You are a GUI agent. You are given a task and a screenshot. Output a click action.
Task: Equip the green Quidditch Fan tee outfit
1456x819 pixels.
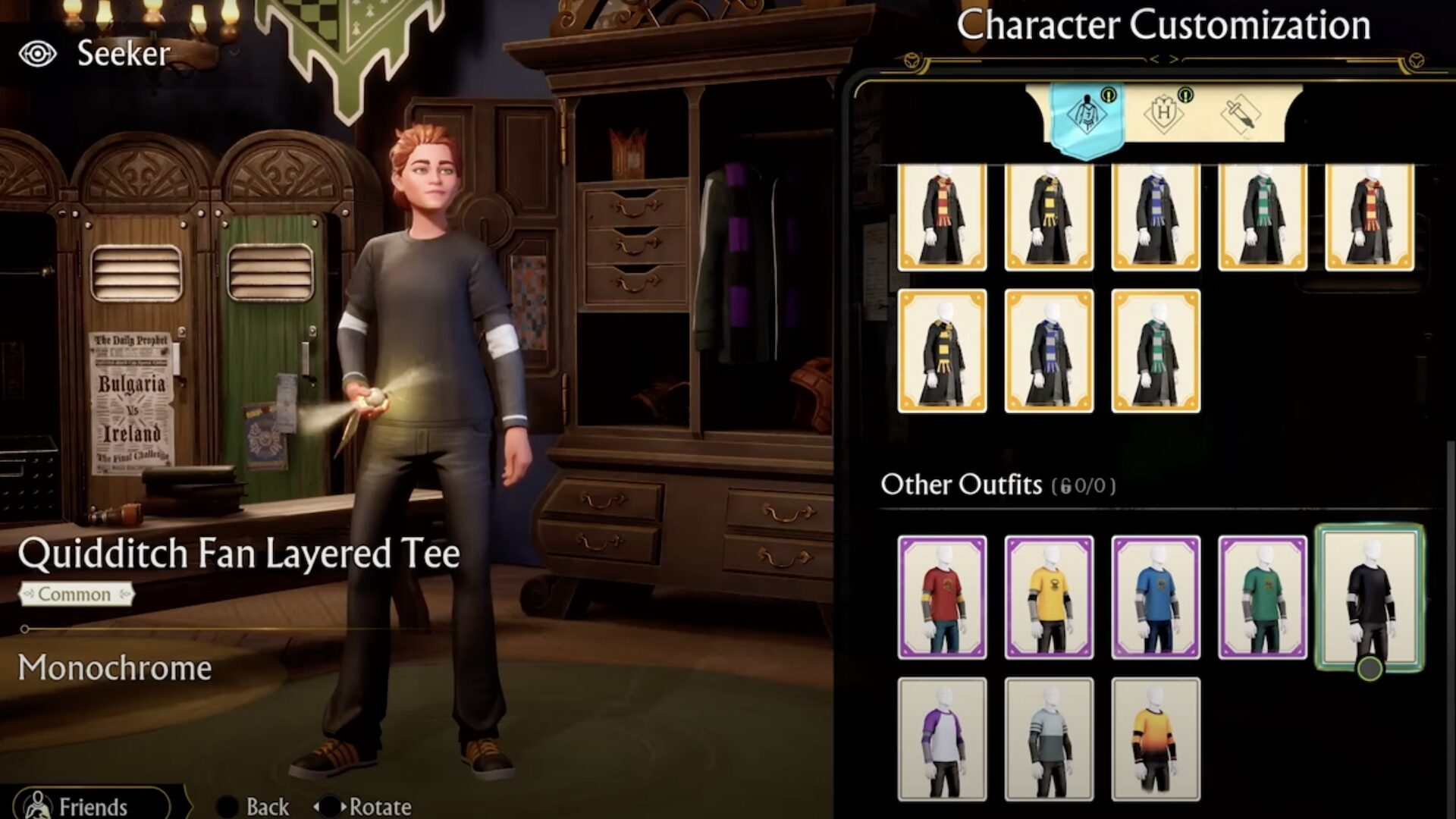coord(1263,597)
